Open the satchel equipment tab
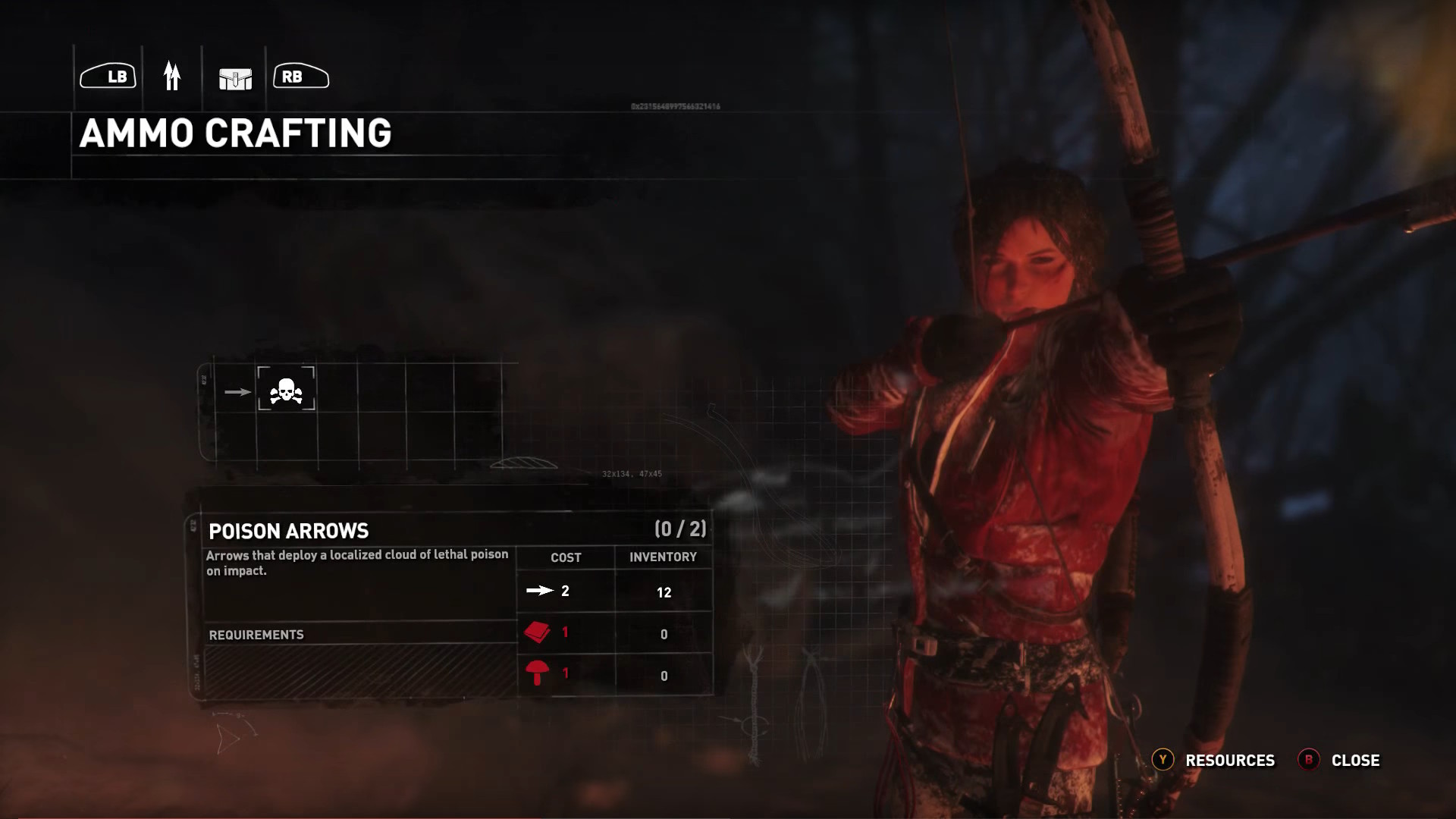The image size is (1456, 819). pyautogui.click(x=235, y=78)
